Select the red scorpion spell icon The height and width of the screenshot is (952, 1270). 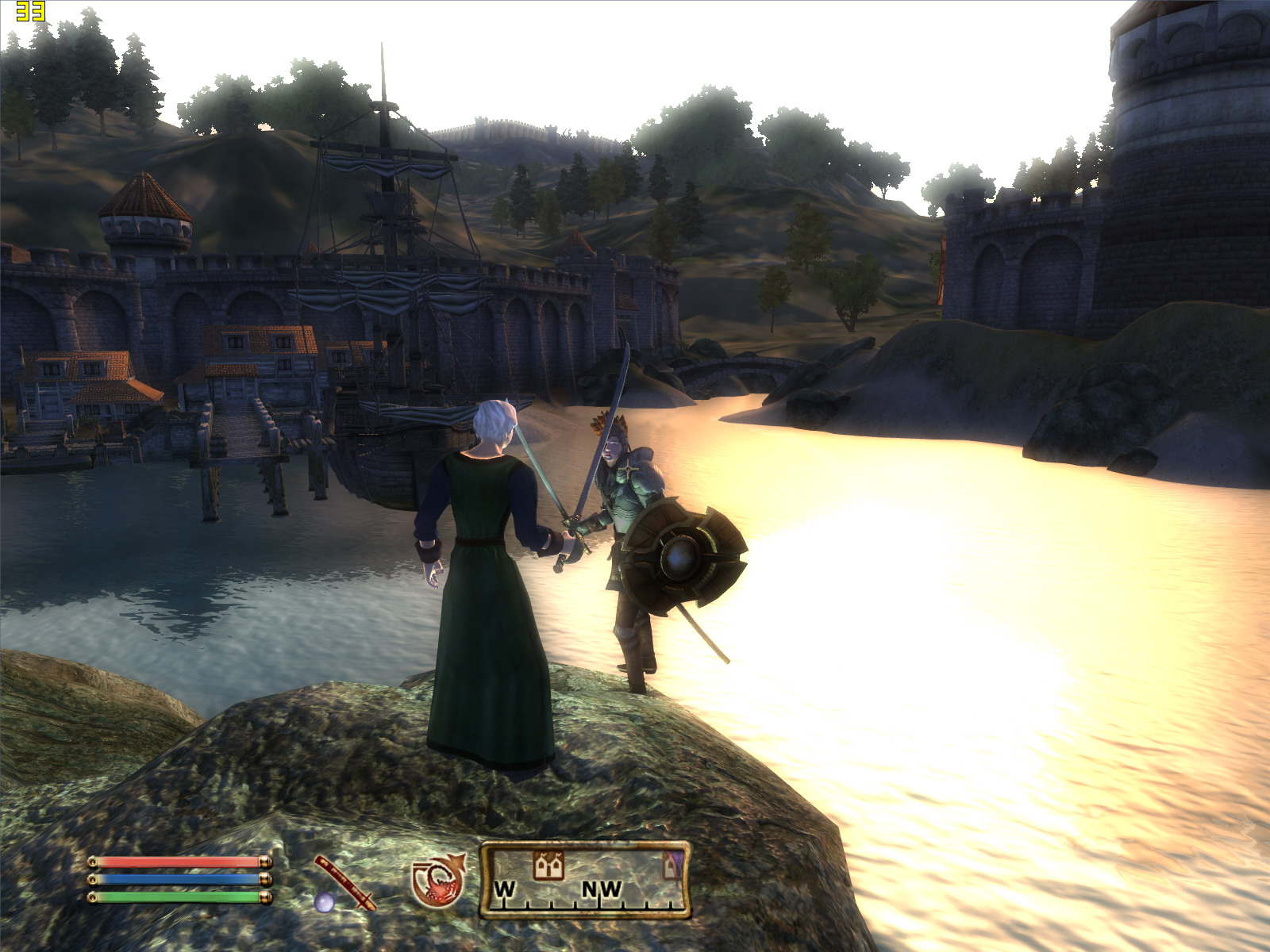pyautogui.click(x=437, y=881)
